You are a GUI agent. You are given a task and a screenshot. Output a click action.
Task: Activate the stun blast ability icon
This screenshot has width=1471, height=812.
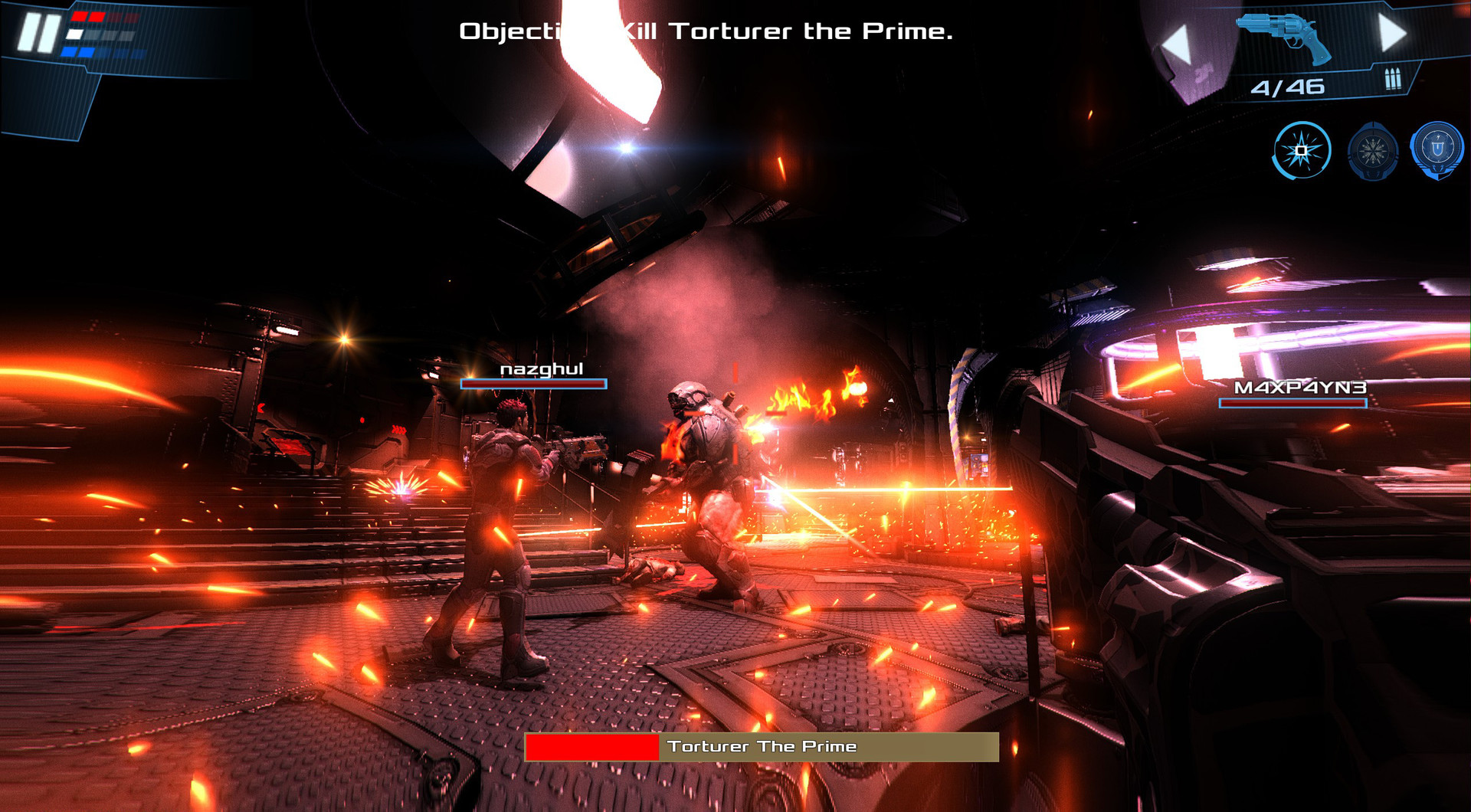tap(1300, 150)
